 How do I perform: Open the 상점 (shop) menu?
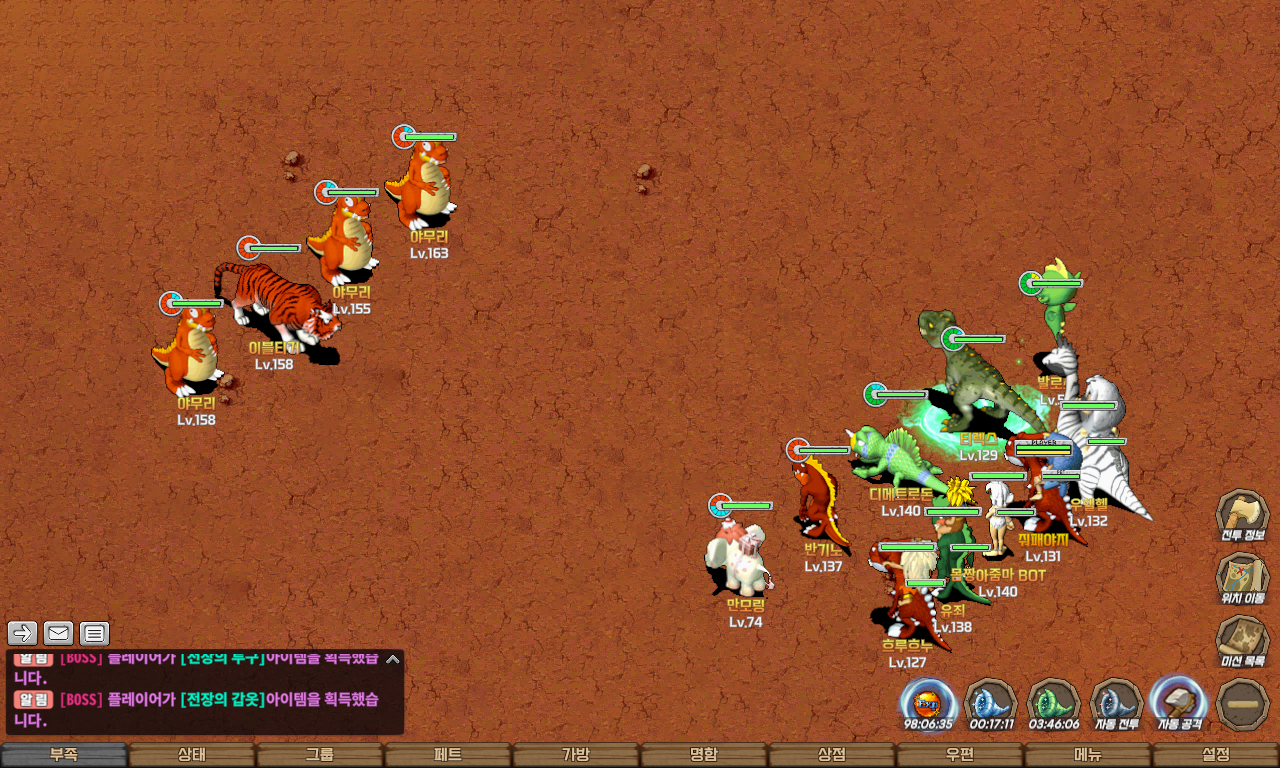pyautogui.click(x=832, y=755)
